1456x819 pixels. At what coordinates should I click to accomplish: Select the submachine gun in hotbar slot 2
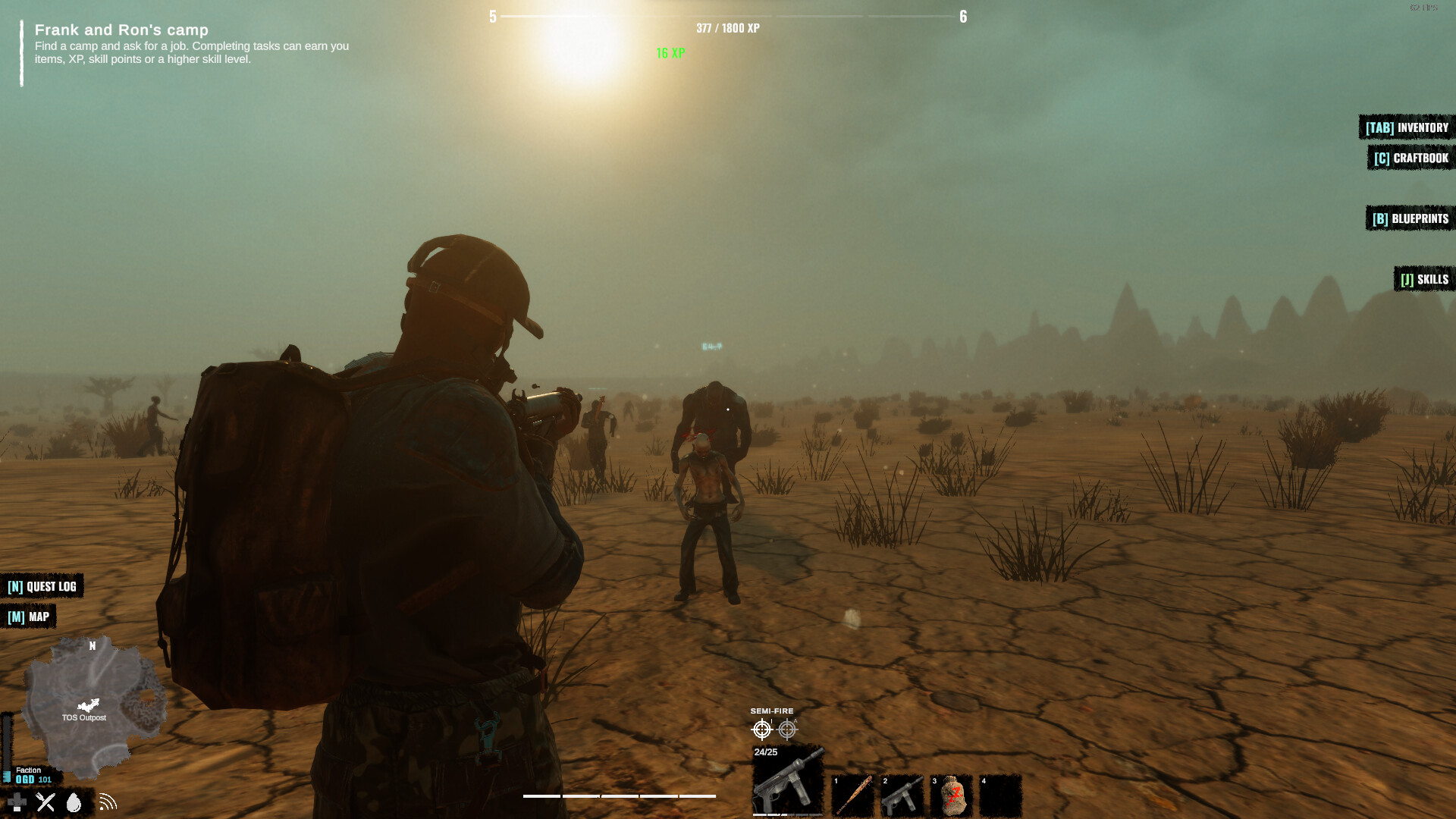point(902,795)
